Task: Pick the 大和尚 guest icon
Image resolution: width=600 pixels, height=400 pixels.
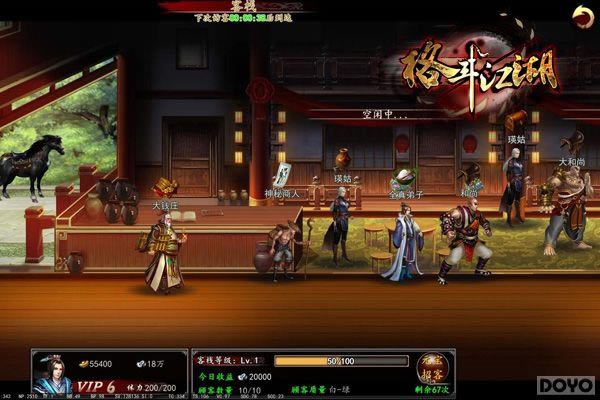Action: (572, 142)
